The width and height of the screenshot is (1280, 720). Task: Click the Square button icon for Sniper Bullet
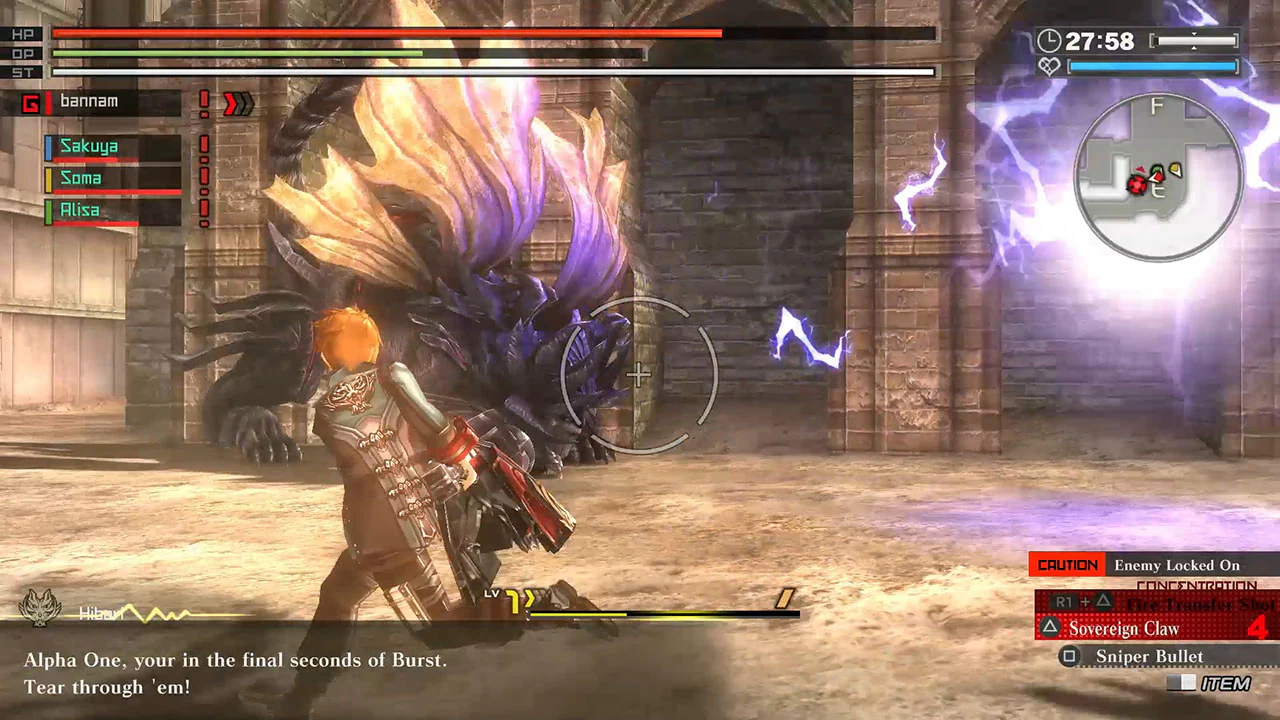pos(1069,656)
